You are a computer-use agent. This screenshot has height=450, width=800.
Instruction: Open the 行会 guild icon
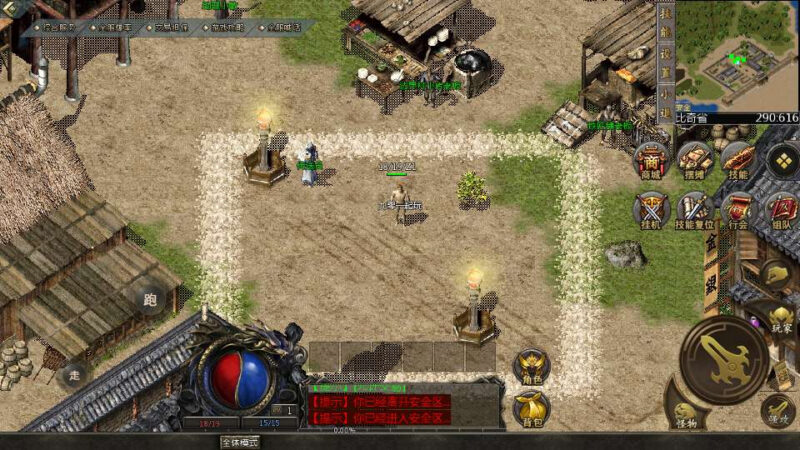pyautogui.click(x=737, y=211)
